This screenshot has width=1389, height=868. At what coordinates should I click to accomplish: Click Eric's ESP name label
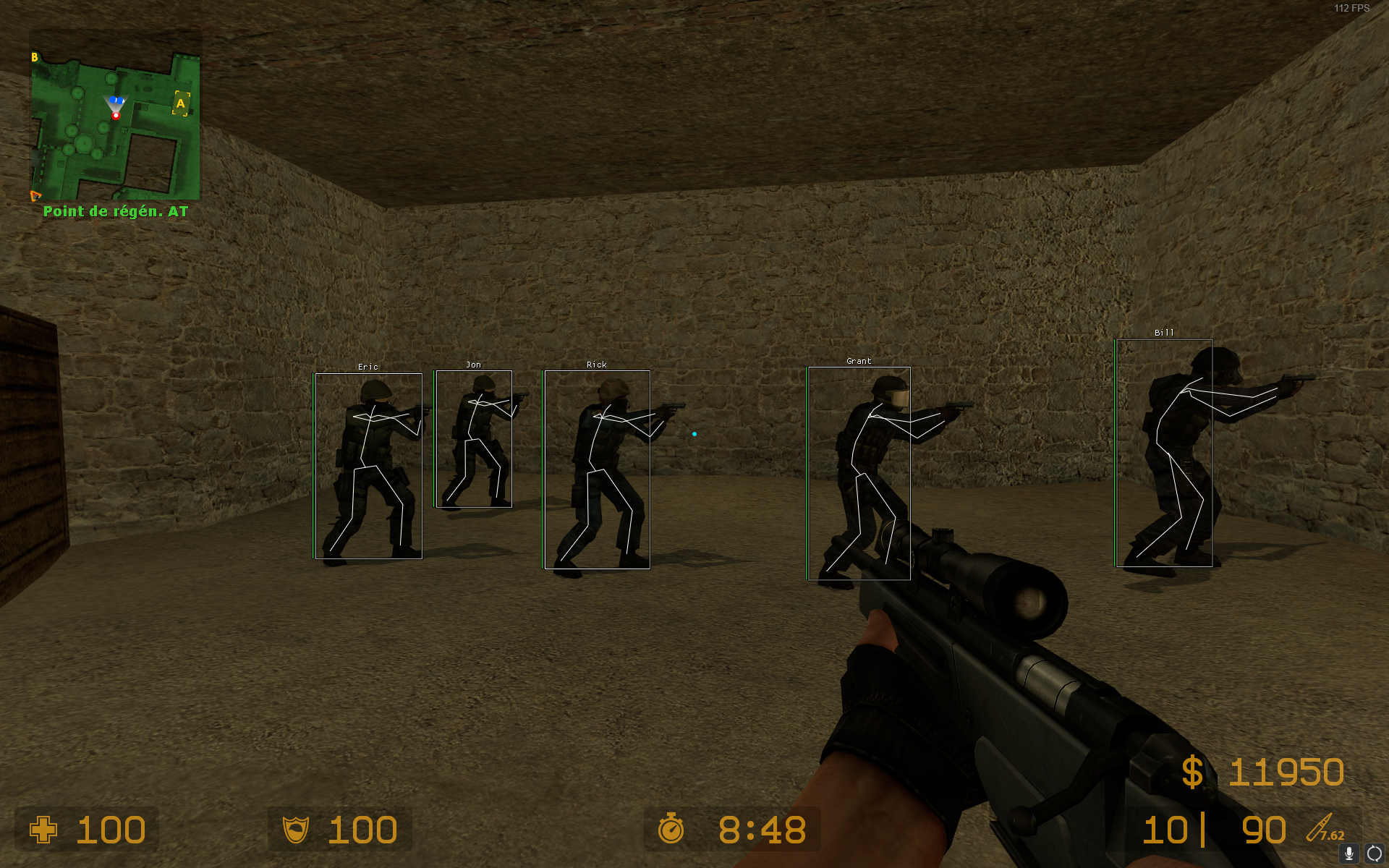(x=369, y=367)
